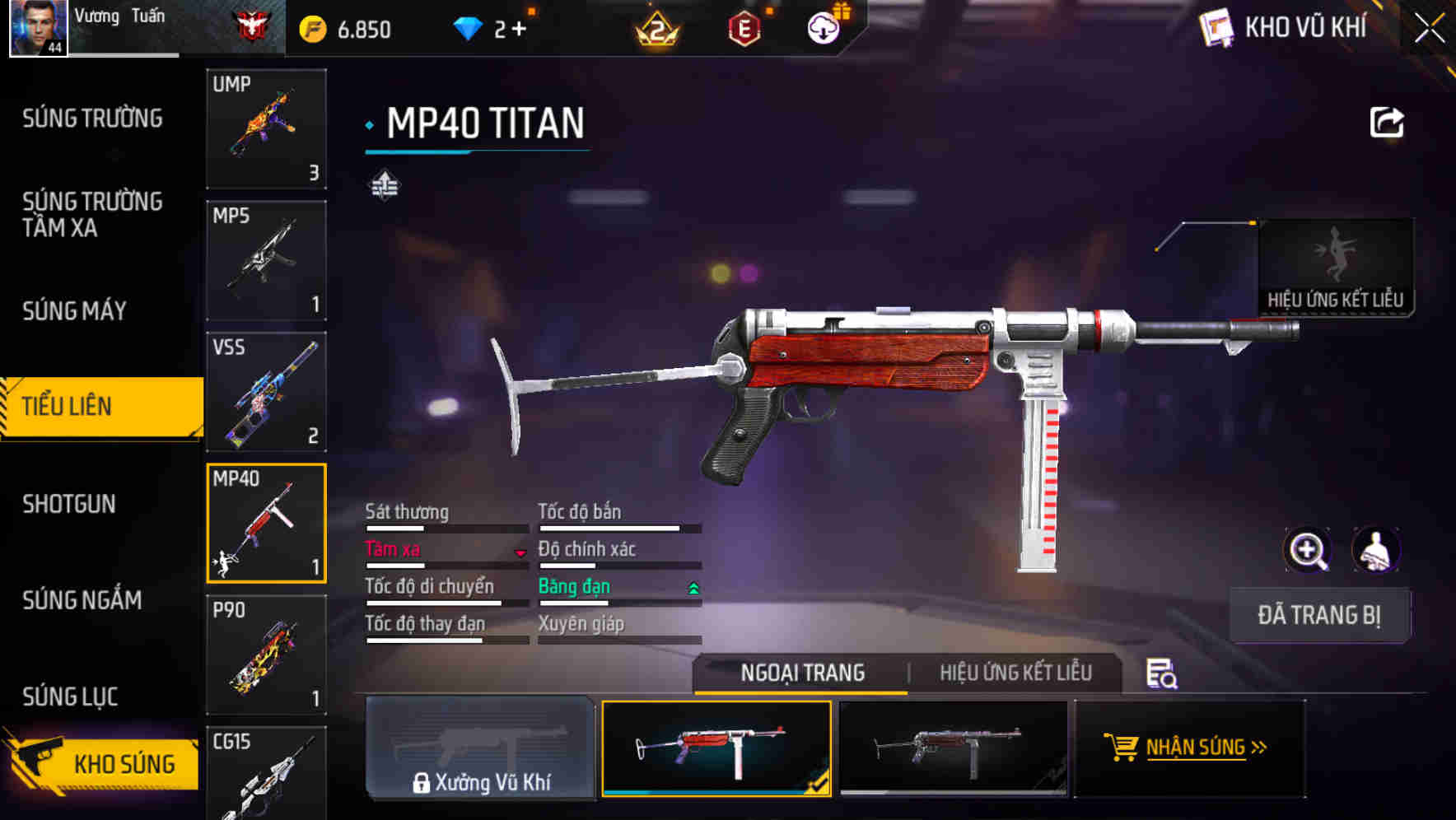Zoom in on the weapon with magnifier
The width and height of the screenshot is (1456, 820).
click(x=1307, y=550)
